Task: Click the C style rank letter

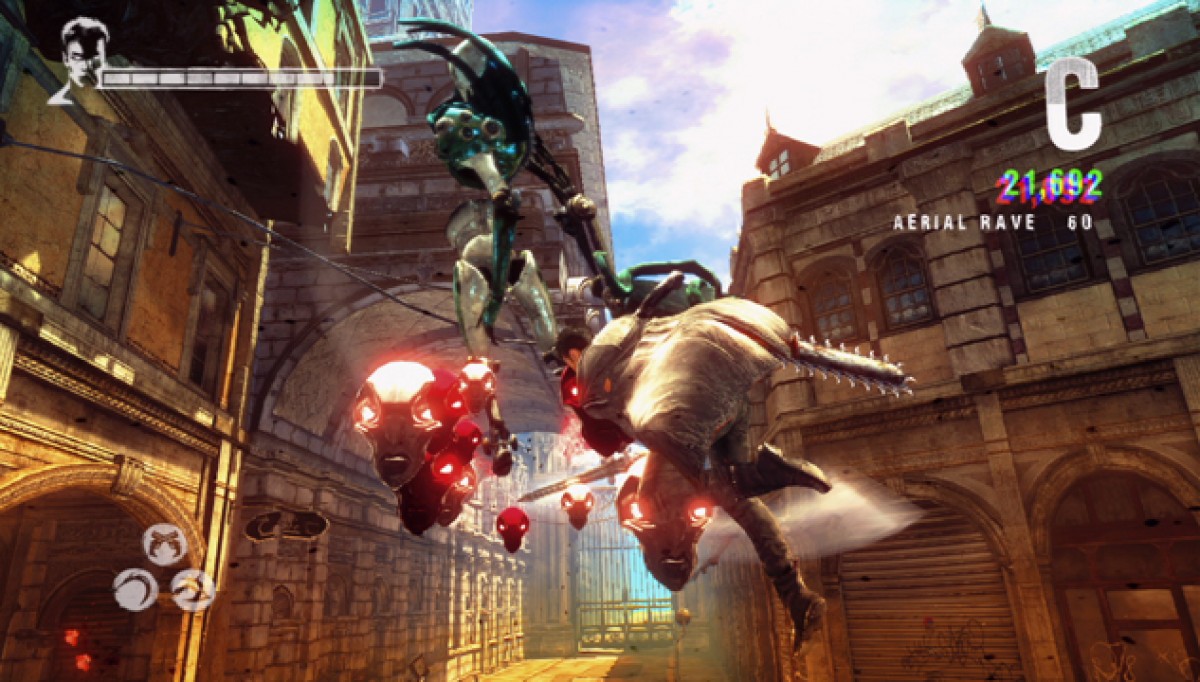Action: point(1073,104)
